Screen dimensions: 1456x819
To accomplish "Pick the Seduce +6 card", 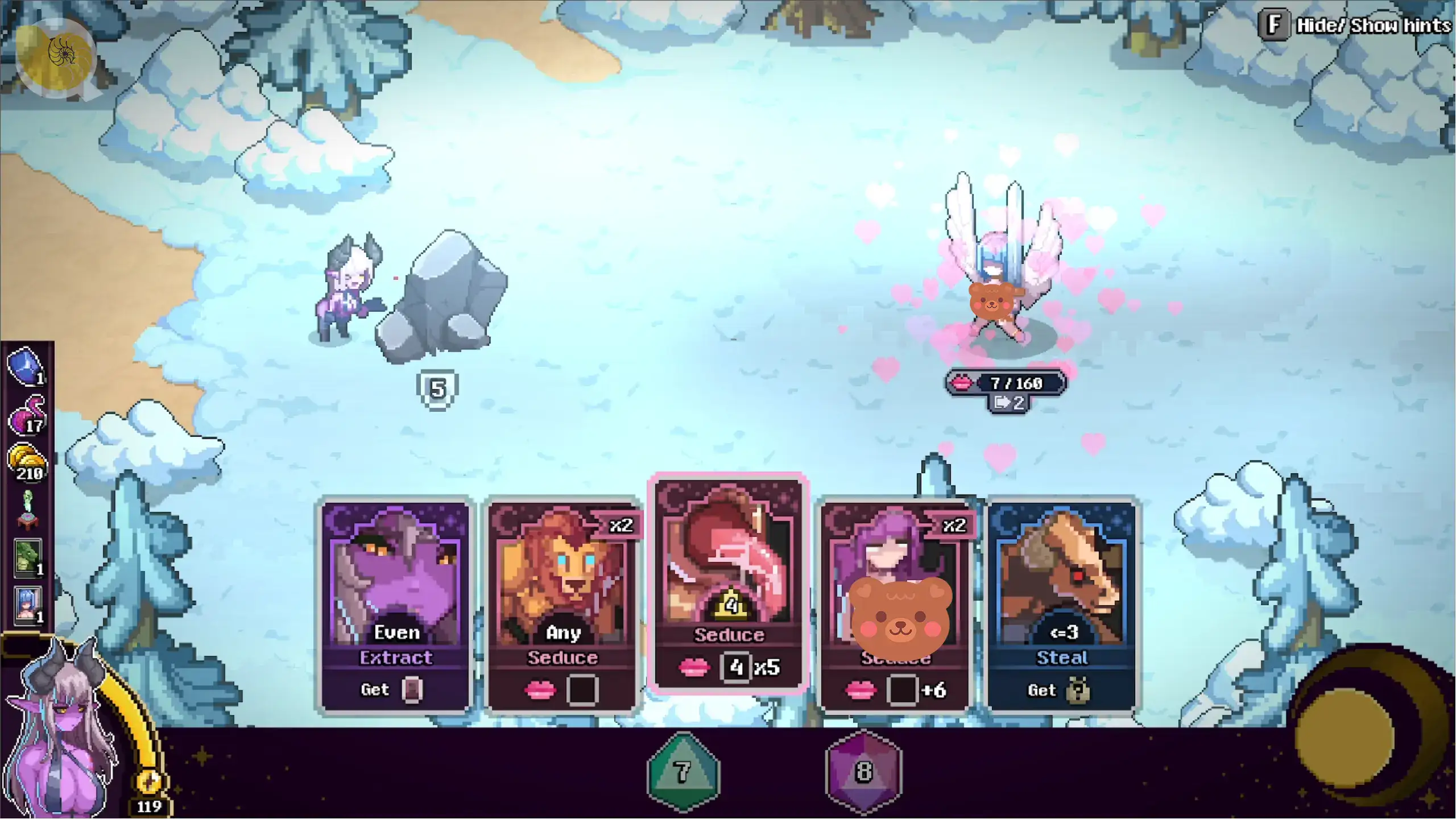I will point(895,606).
